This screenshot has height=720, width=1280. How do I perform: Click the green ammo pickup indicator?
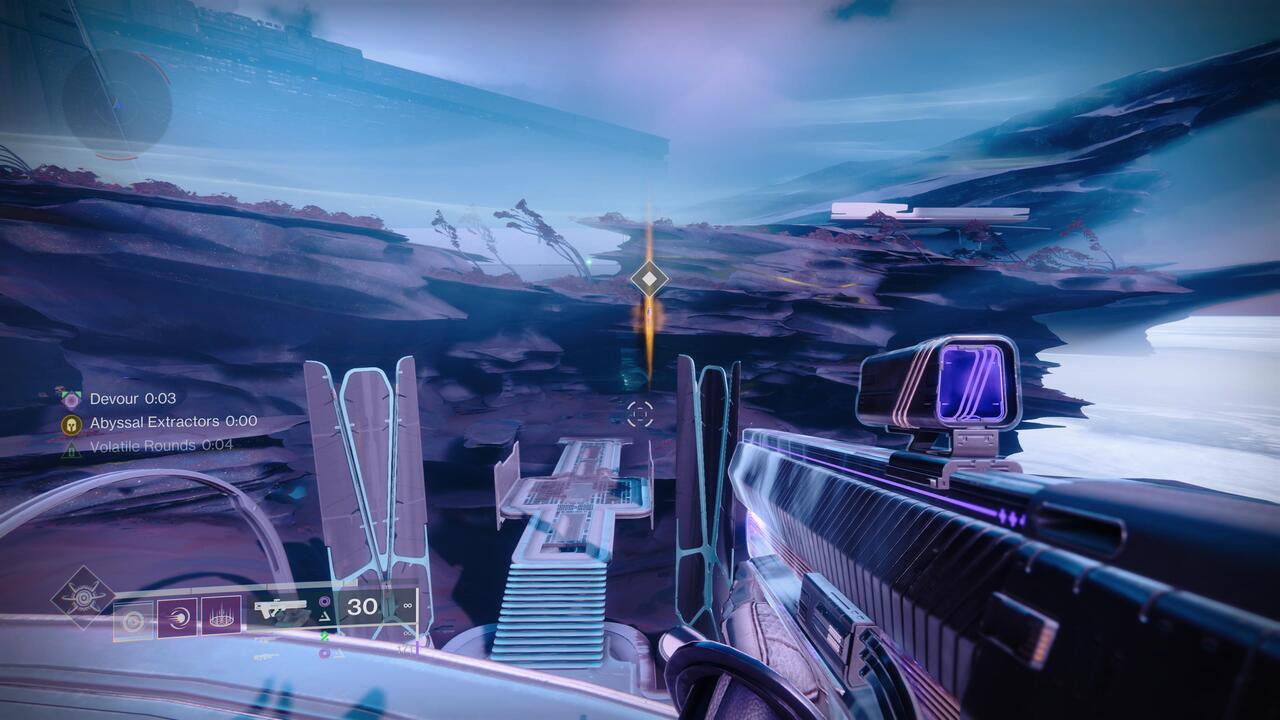pyautogui.click(x=323, y=636)
